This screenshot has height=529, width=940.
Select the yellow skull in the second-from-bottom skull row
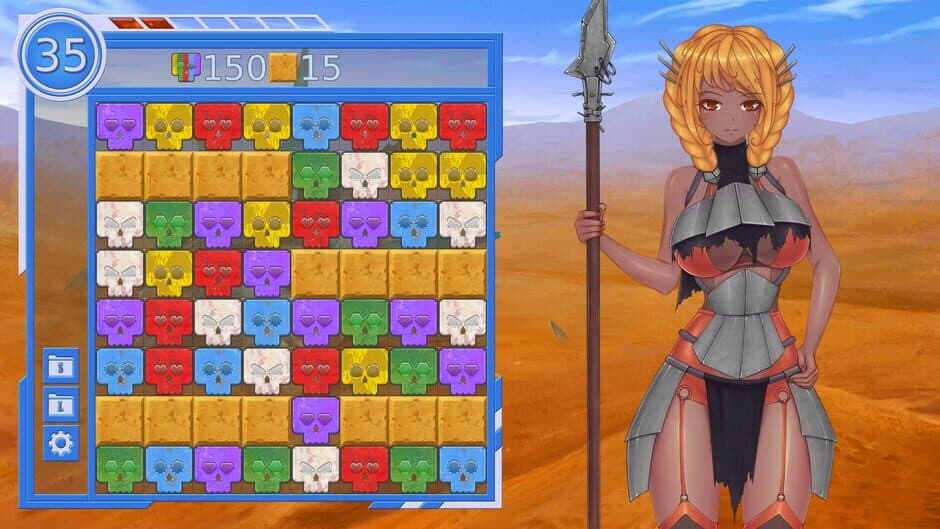365,370
